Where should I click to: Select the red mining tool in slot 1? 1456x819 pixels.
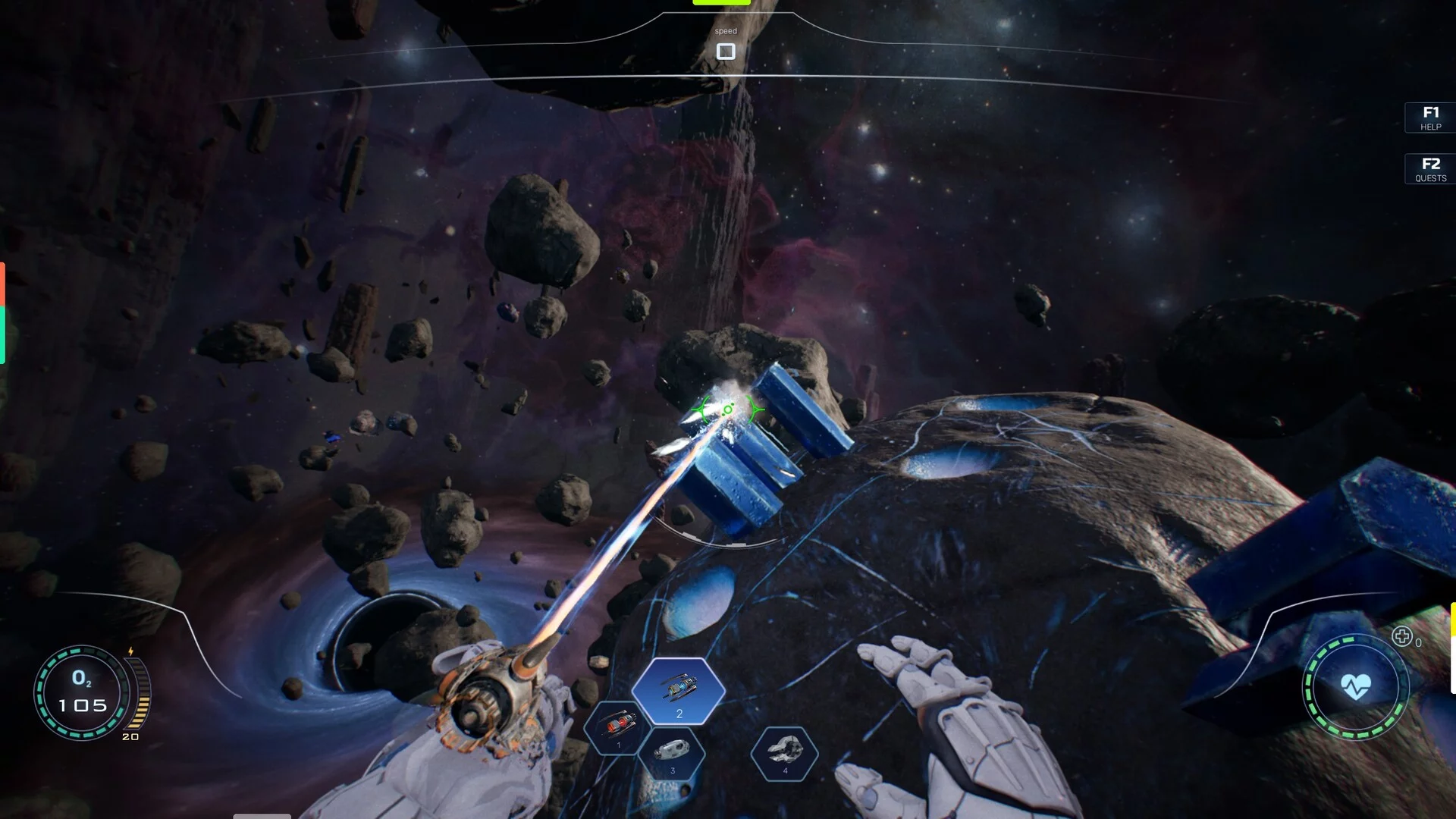point(618,726)
